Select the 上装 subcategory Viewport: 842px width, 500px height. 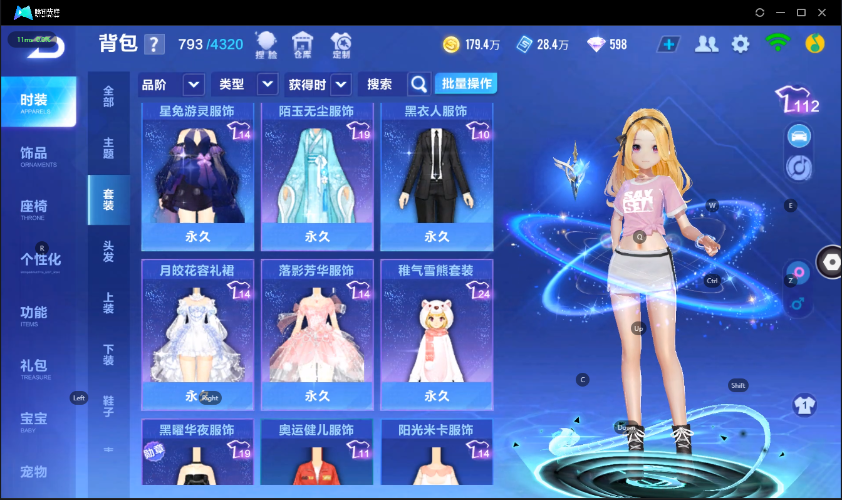coord(108,303)
